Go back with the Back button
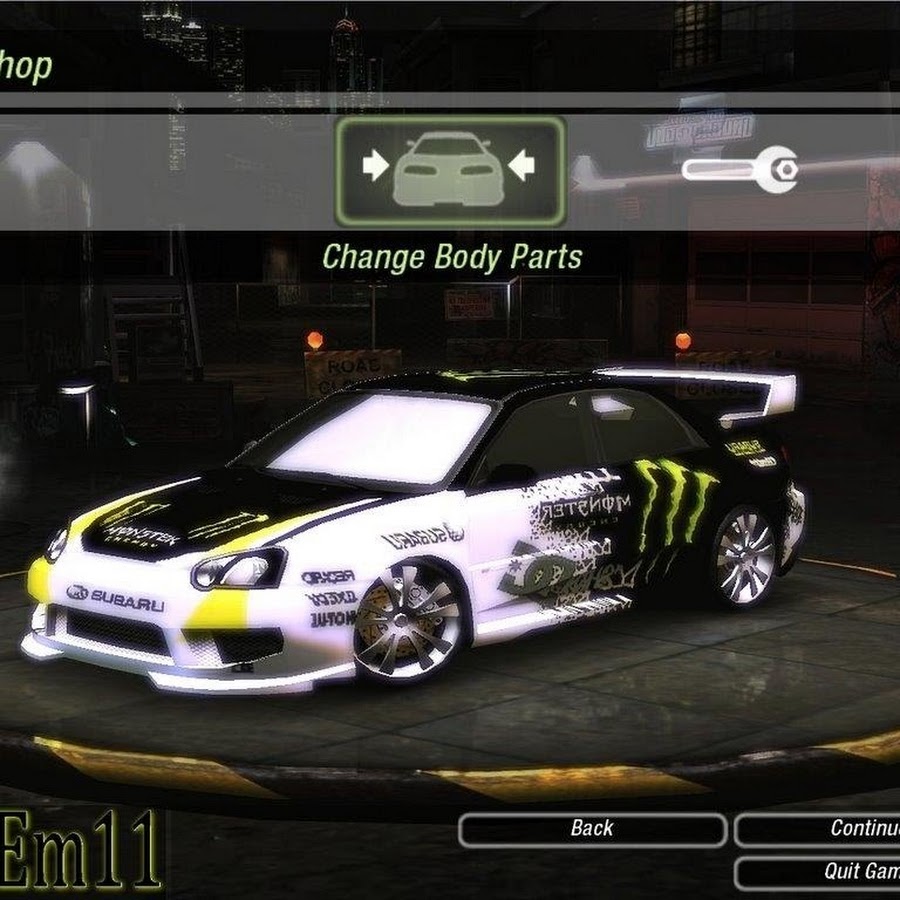The height and width of the screenshot is (900, 900). coord(592,829)
